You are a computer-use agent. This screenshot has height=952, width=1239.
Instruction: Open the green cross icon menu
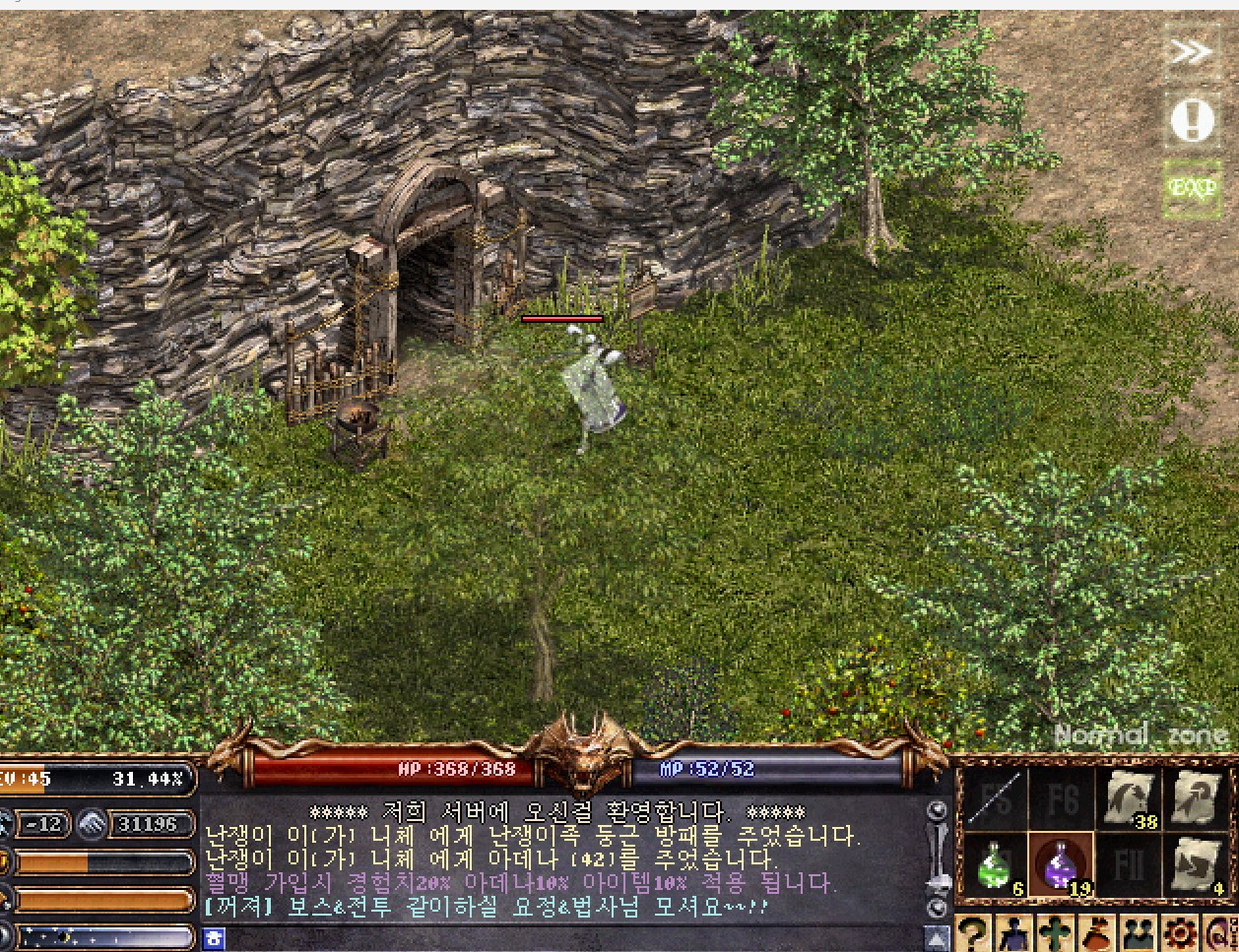[x=1055, y=933]
